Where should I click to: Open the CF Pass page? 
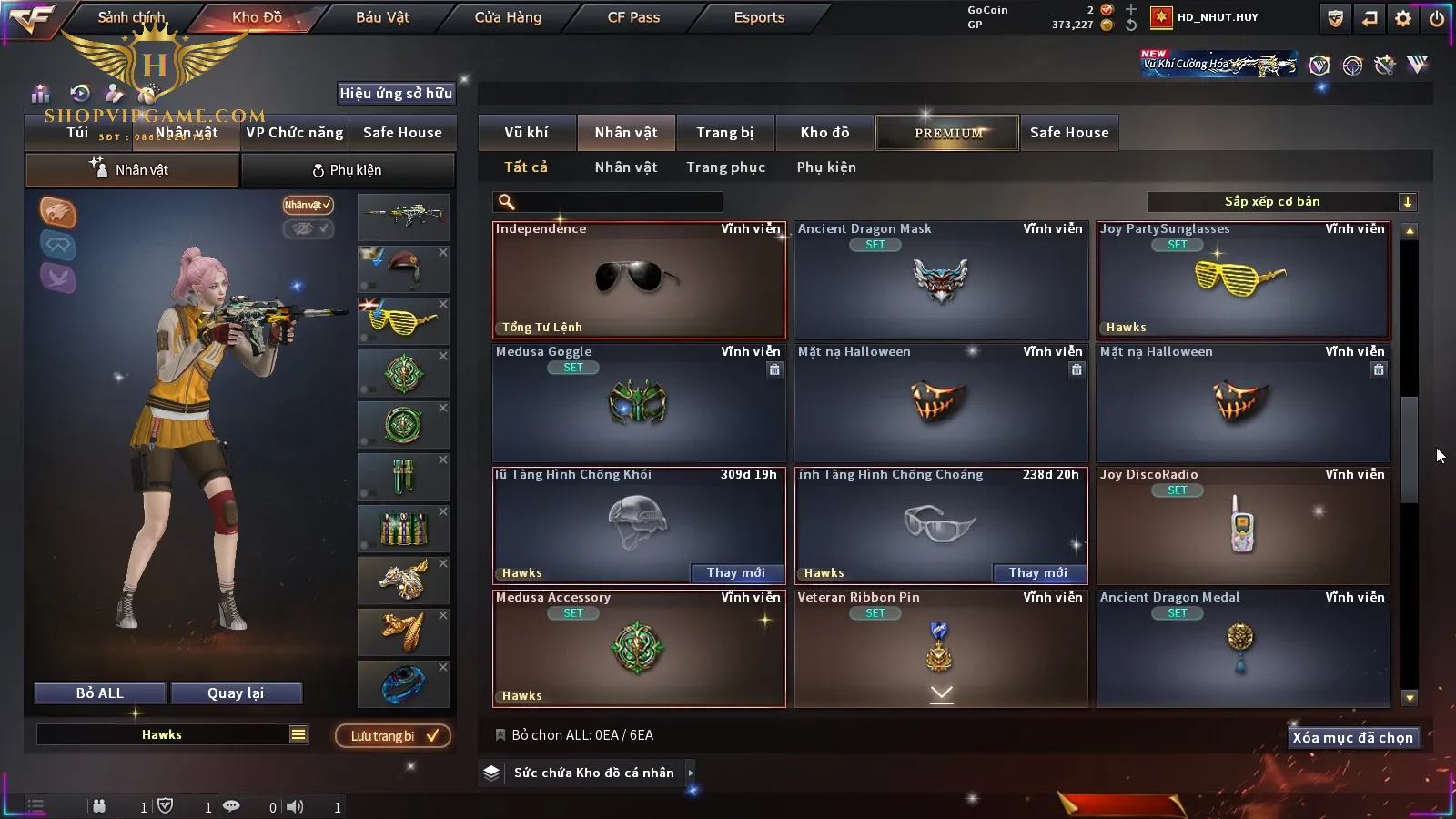[633, 17]
